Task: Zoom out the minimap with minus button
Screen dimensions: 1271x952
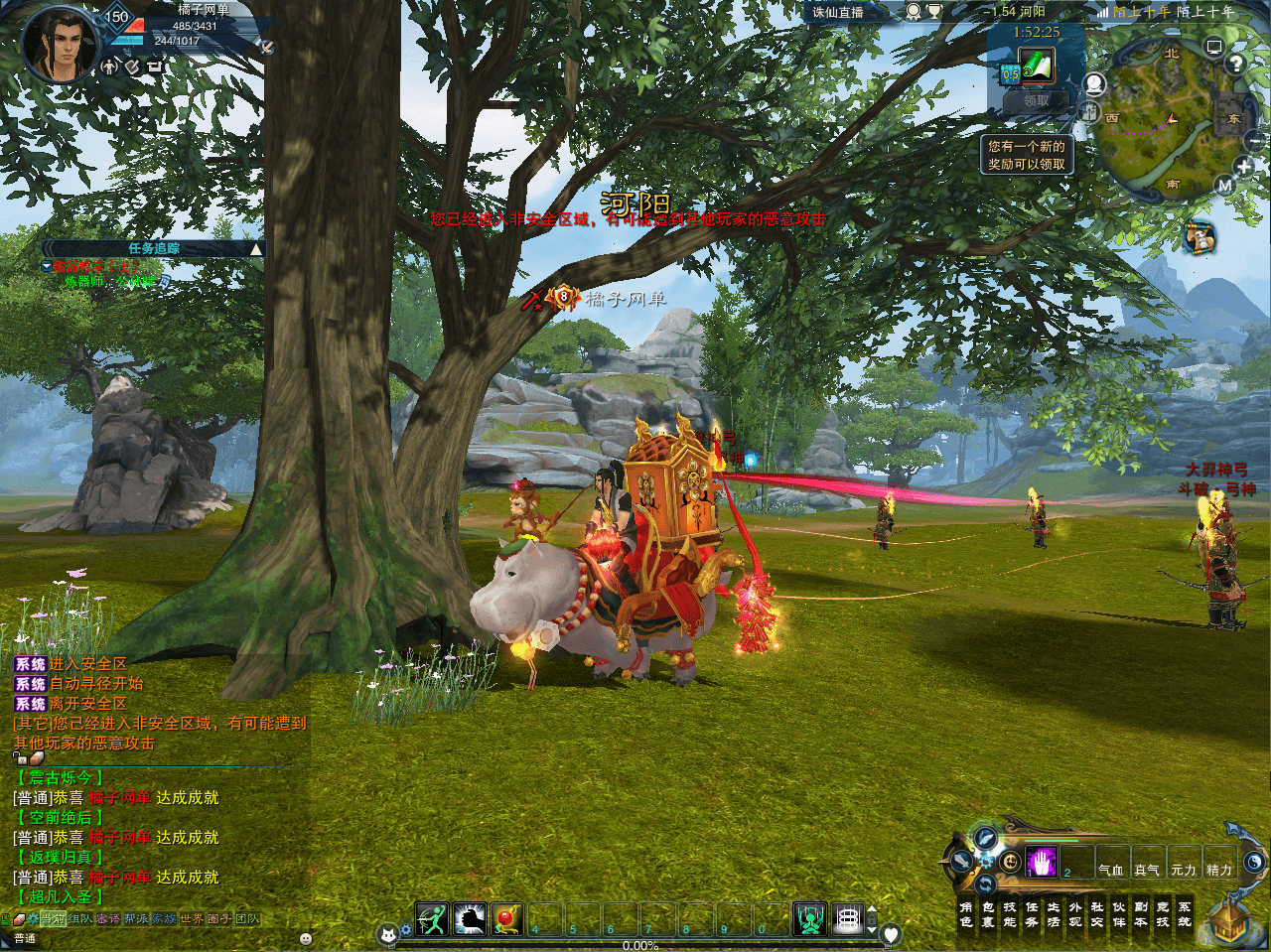Action: (1256, 142)
